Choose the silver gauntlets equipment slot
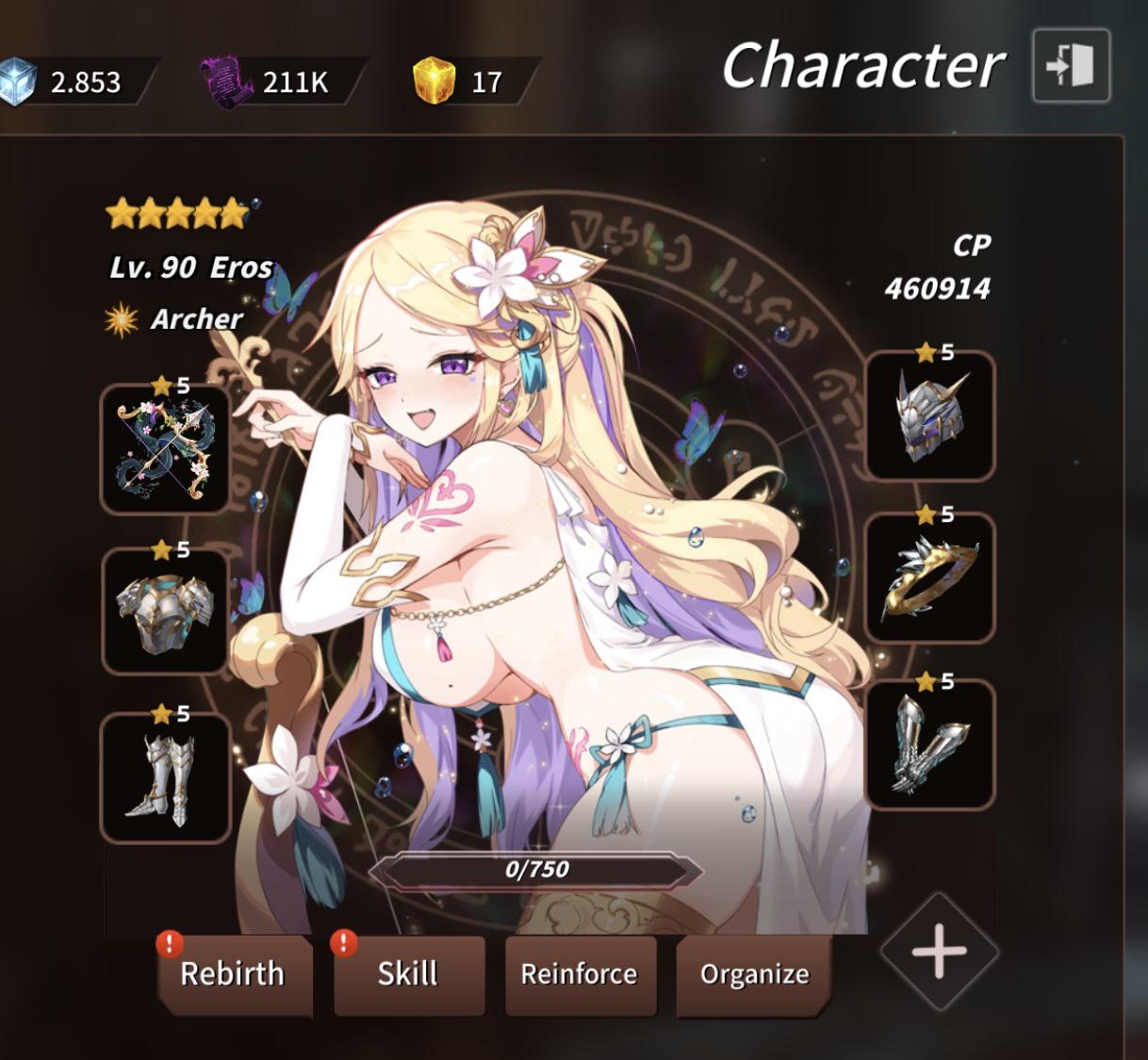 (930, 744)
